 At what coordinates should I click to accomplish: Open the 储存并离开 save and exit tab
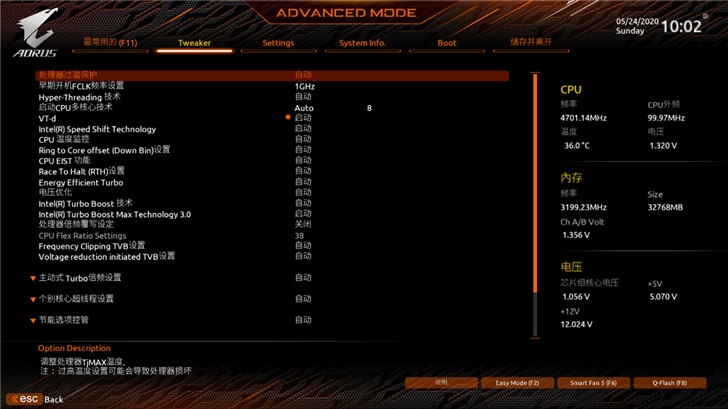[531, 43]
